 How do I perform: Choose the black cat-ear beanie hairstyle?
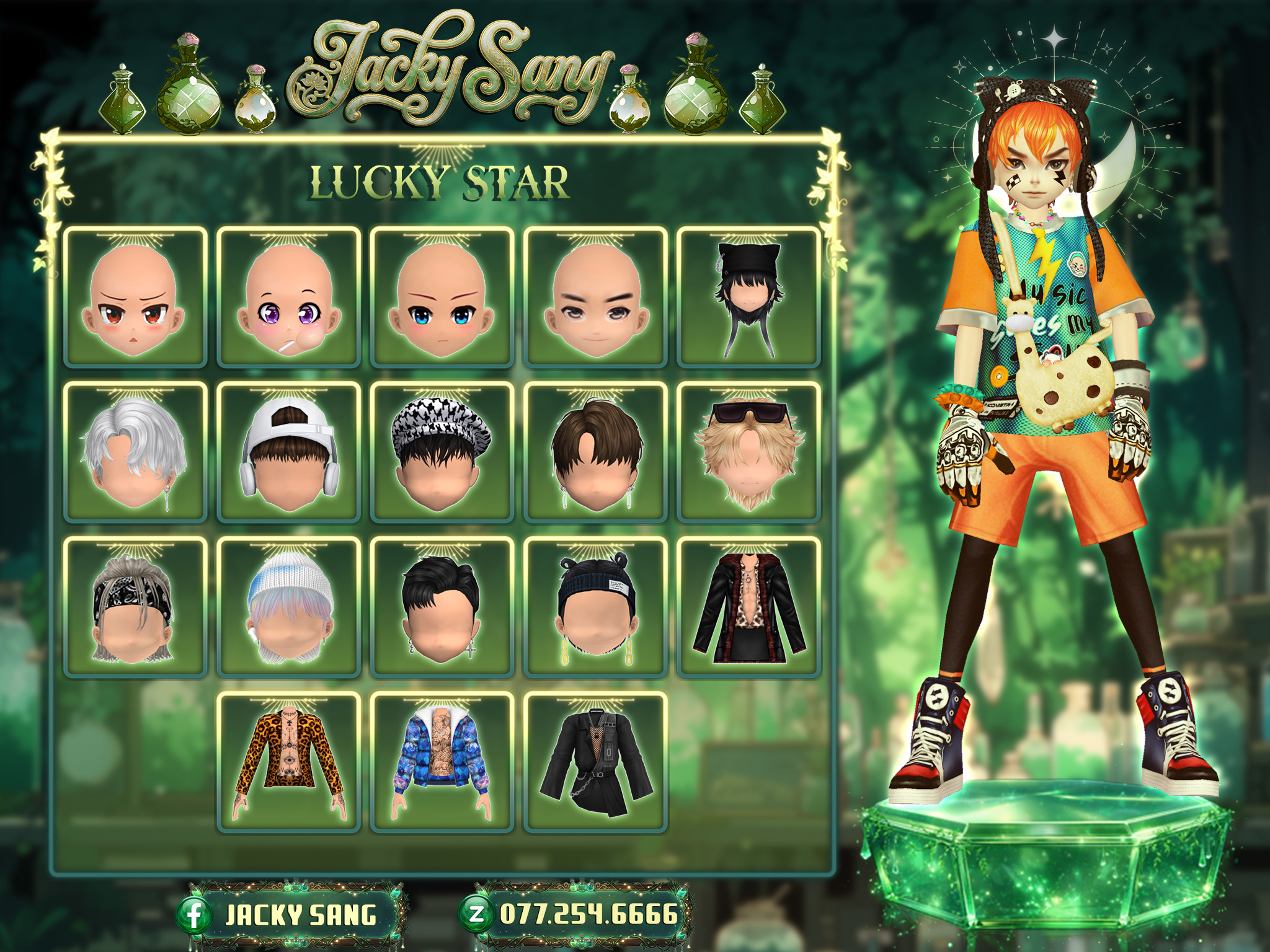[748, 297]
